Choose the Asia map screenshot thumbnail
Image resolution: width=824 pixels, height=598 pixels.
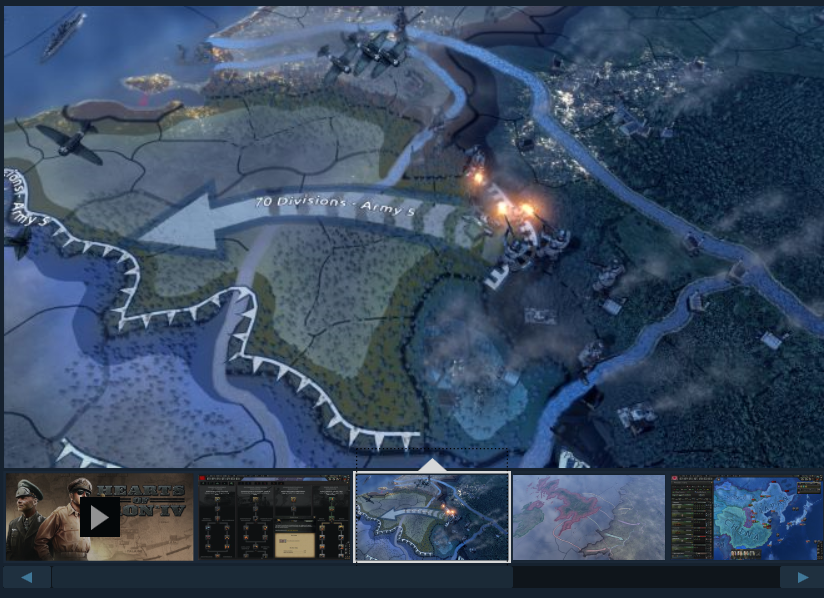click(745, 517)
